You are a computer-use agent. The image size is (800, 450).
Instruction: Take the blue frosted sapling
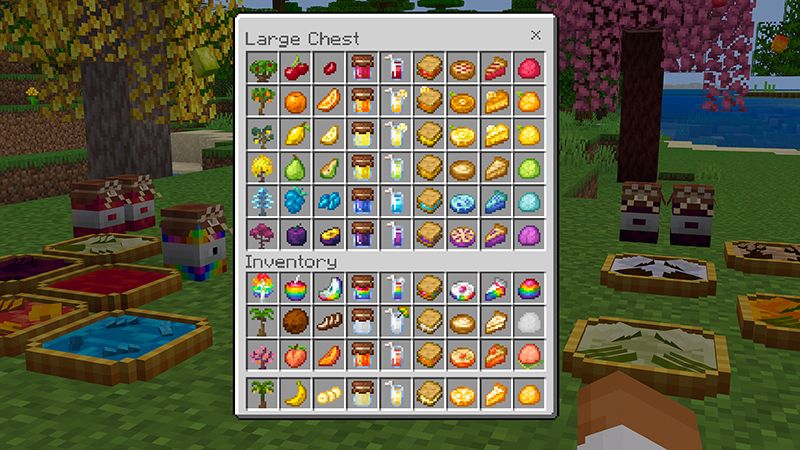click(x=261, y=201)
